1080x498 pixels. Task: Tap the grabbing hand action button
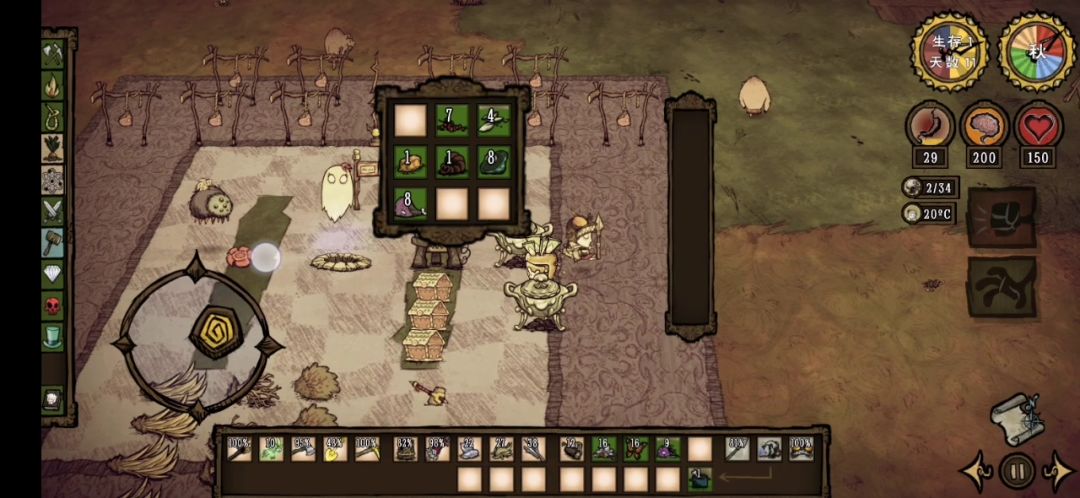(x=1001, y=287)
